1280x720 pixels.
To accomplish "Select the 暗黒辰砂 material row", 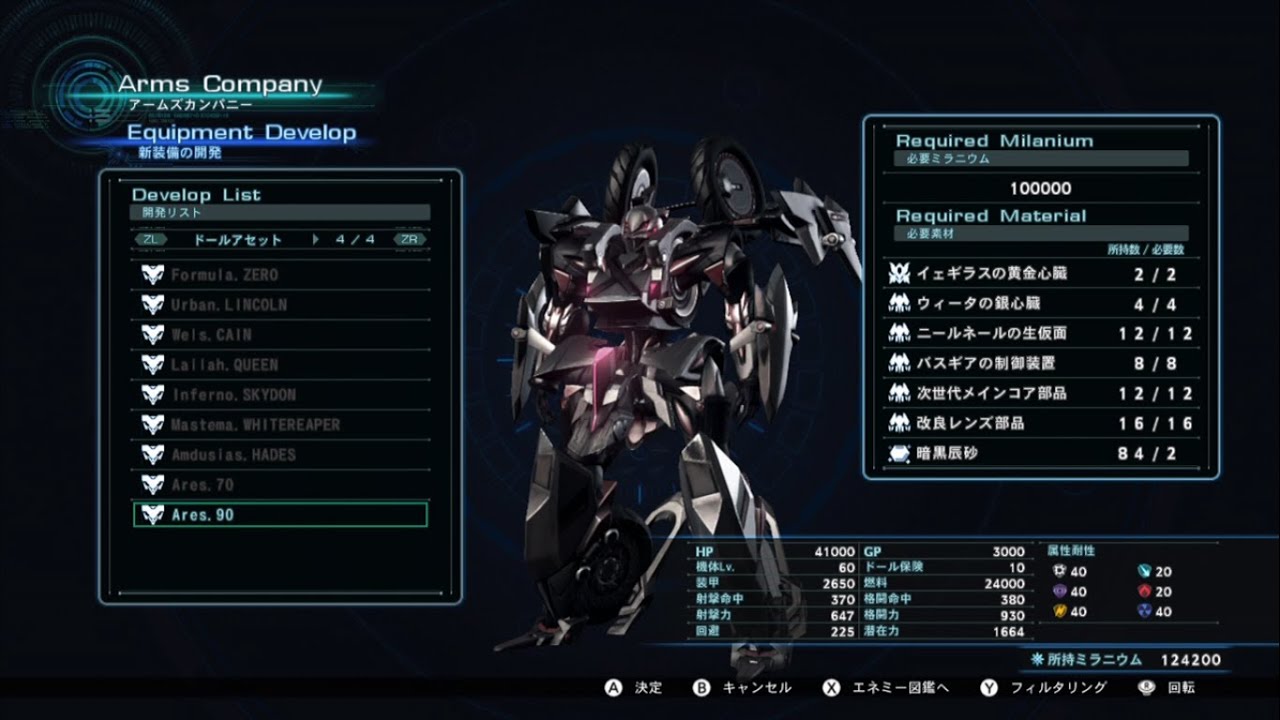I will click(x=1040, y=453).
